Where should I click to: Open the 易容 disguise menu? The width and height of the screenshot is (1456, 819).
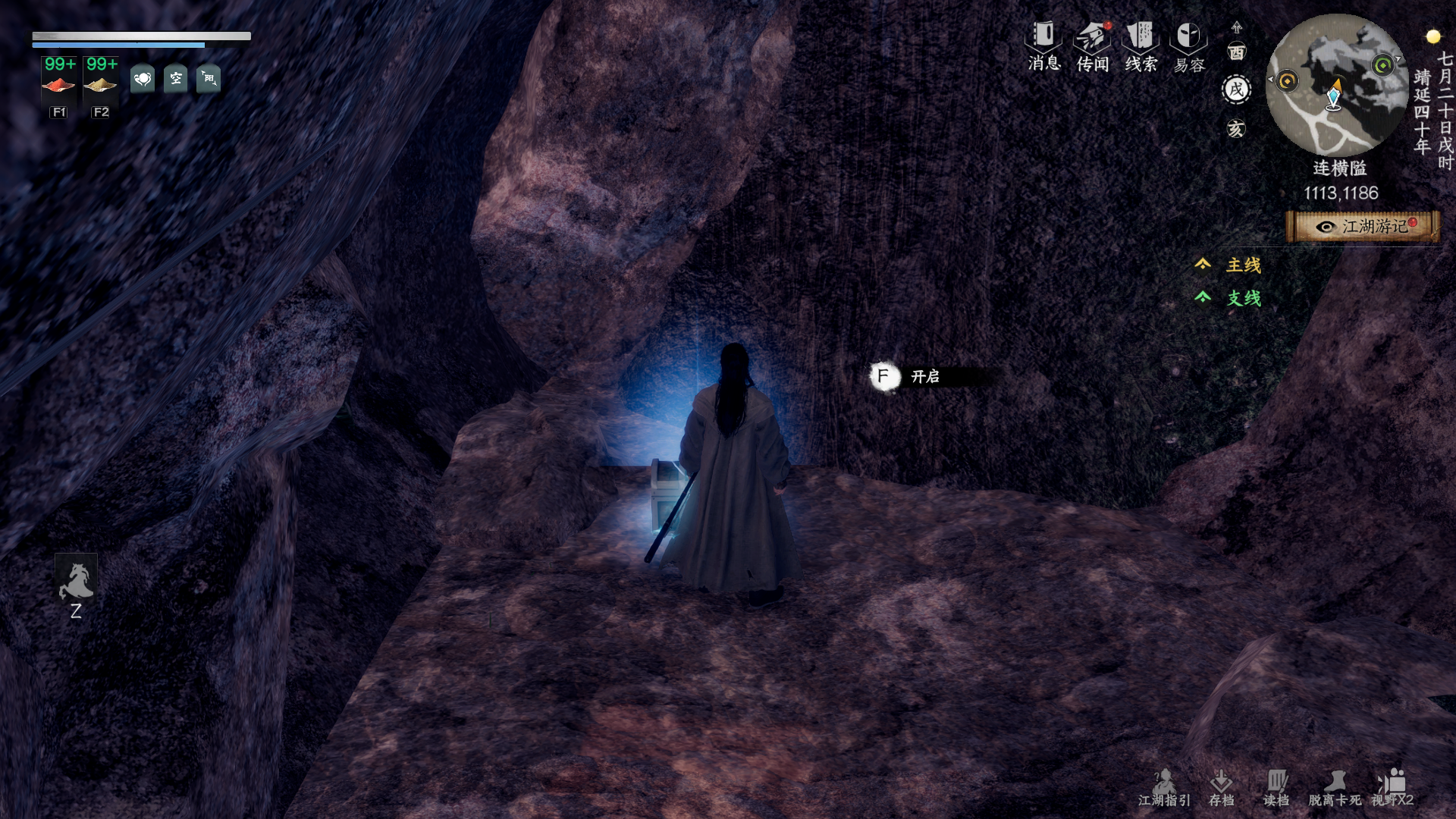point(1188,45)
